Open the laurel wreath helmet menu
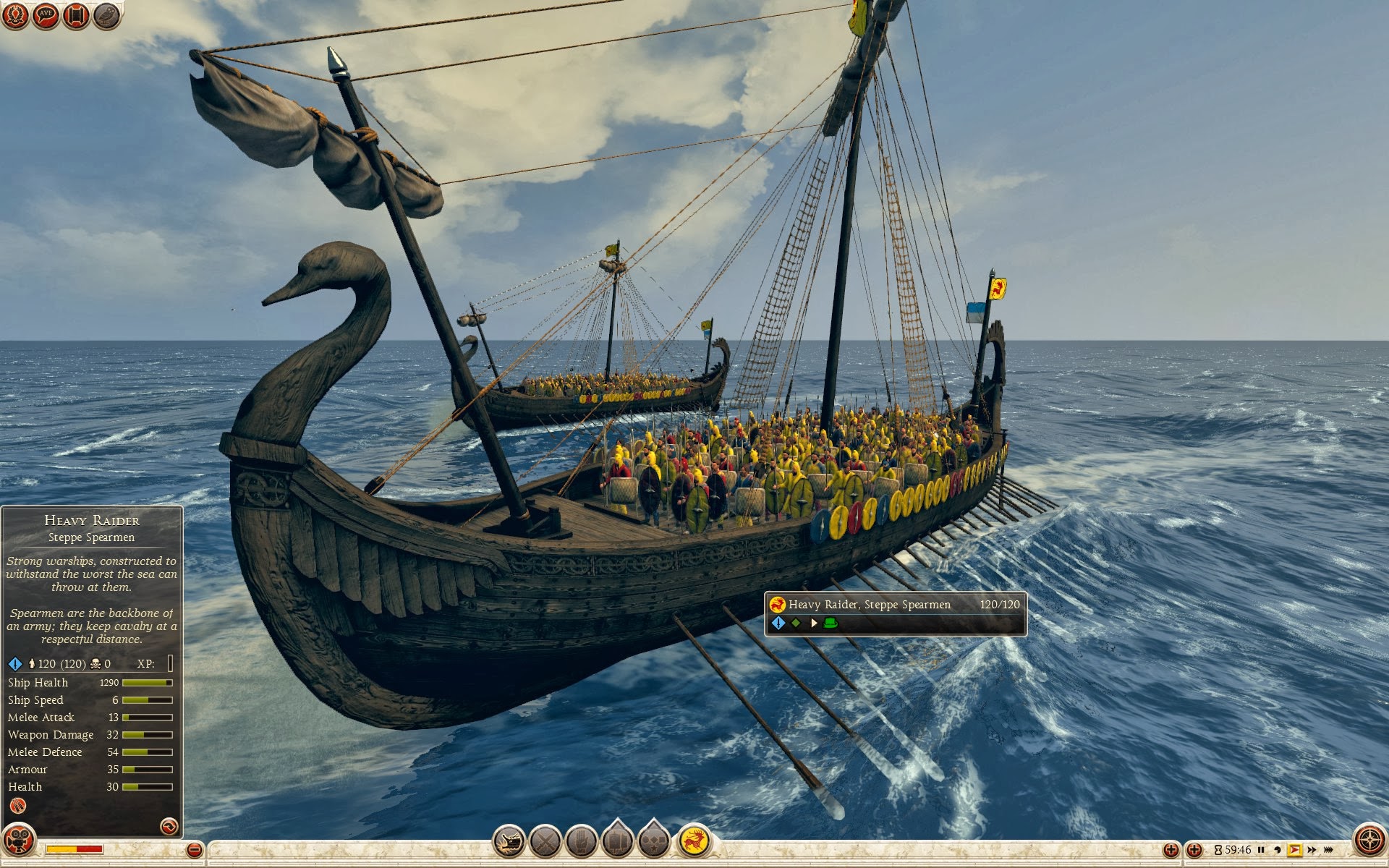This screenshot has height=868, width=1389. [x=16, y=15]
